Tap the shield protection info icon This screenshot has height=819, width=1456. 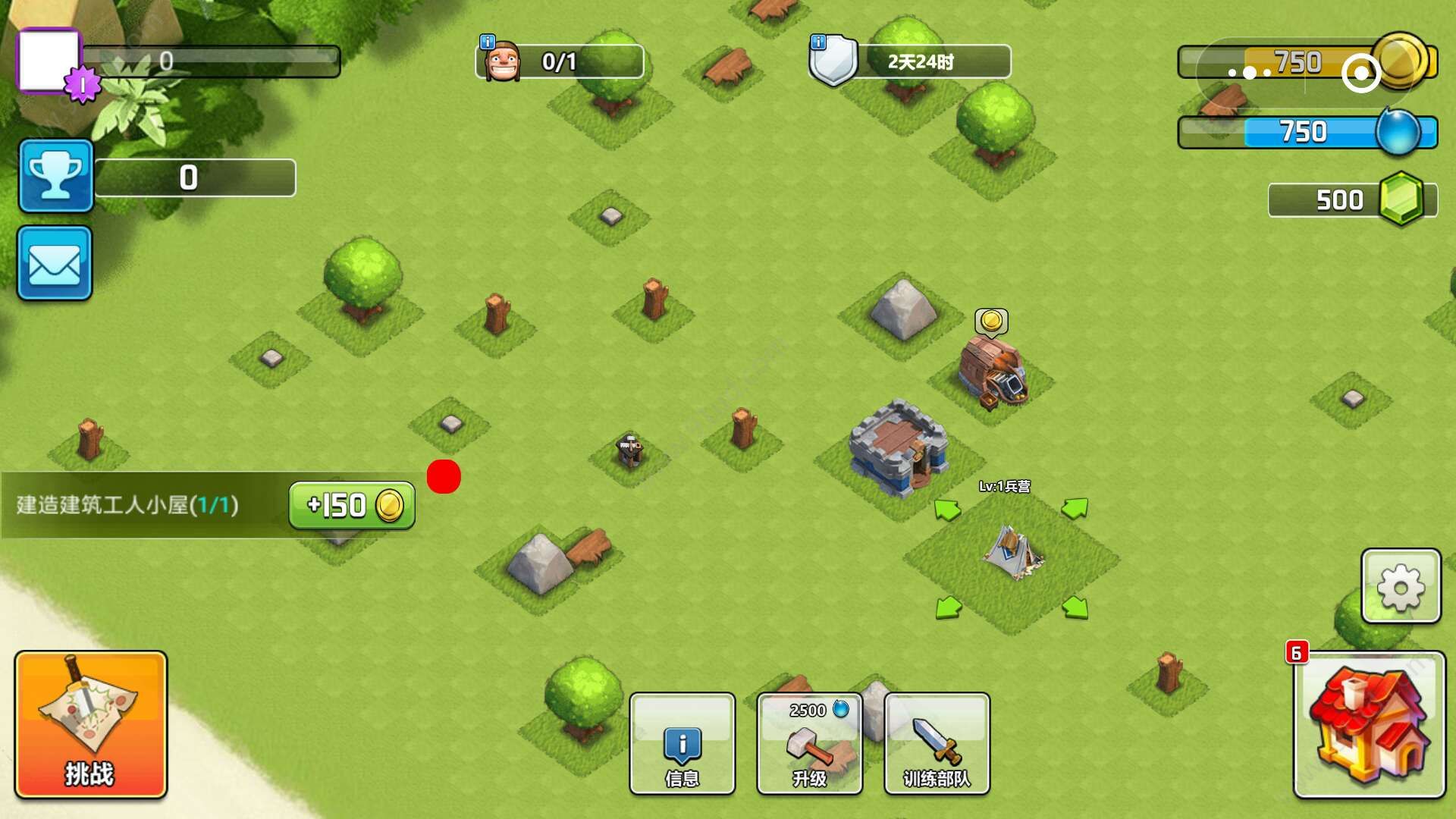(x=833, y=60)
